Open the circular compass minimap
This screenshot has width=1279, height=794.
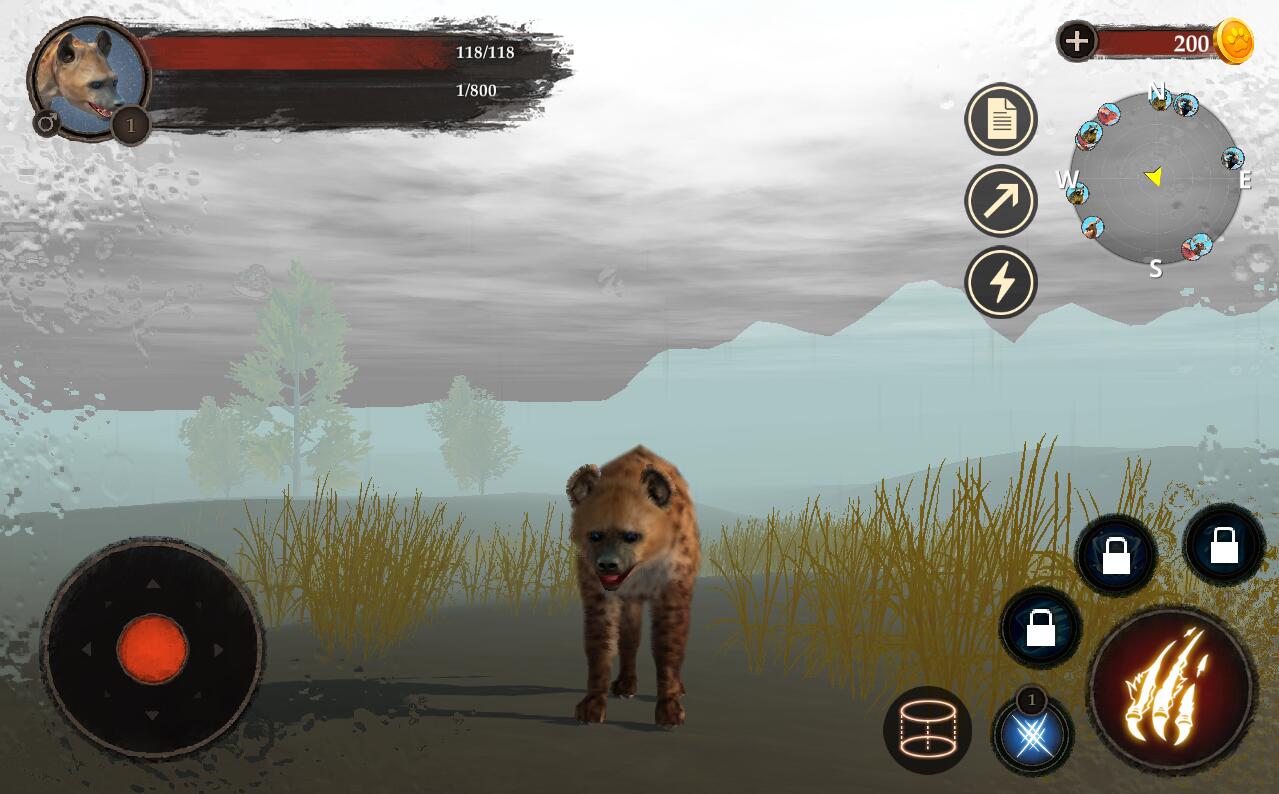(x=1155, y=180)
